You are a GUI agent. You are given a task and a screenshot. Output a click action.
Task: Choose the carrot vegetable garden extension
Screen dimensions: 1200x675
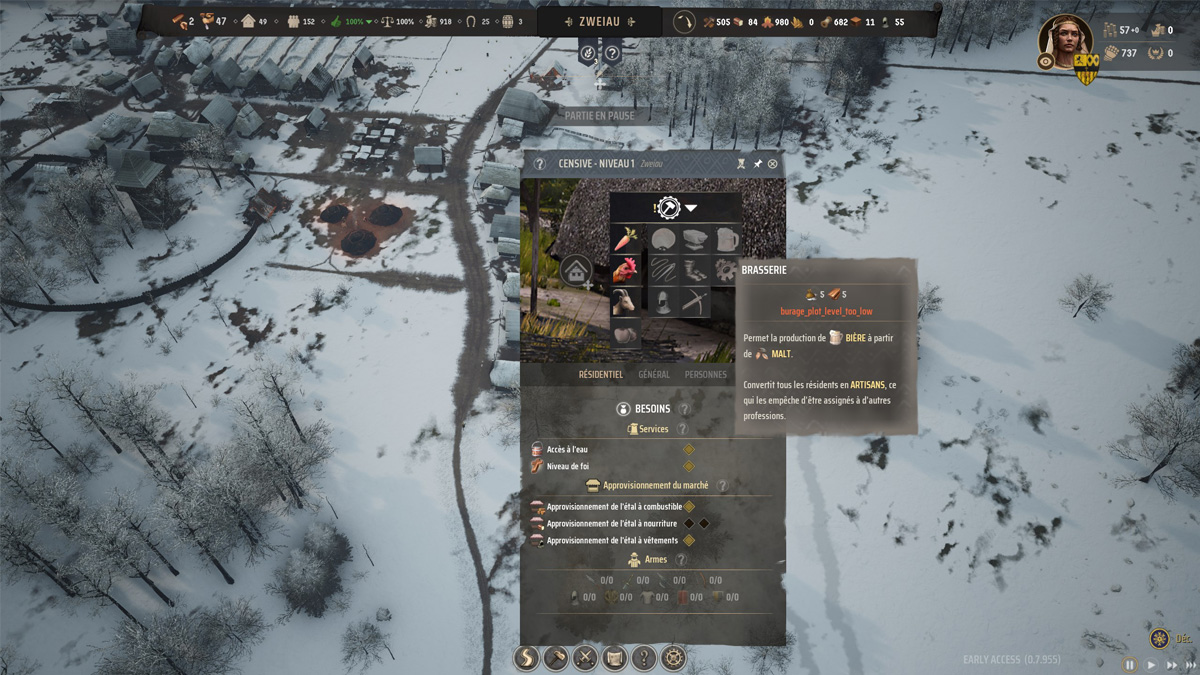[626, 239]
